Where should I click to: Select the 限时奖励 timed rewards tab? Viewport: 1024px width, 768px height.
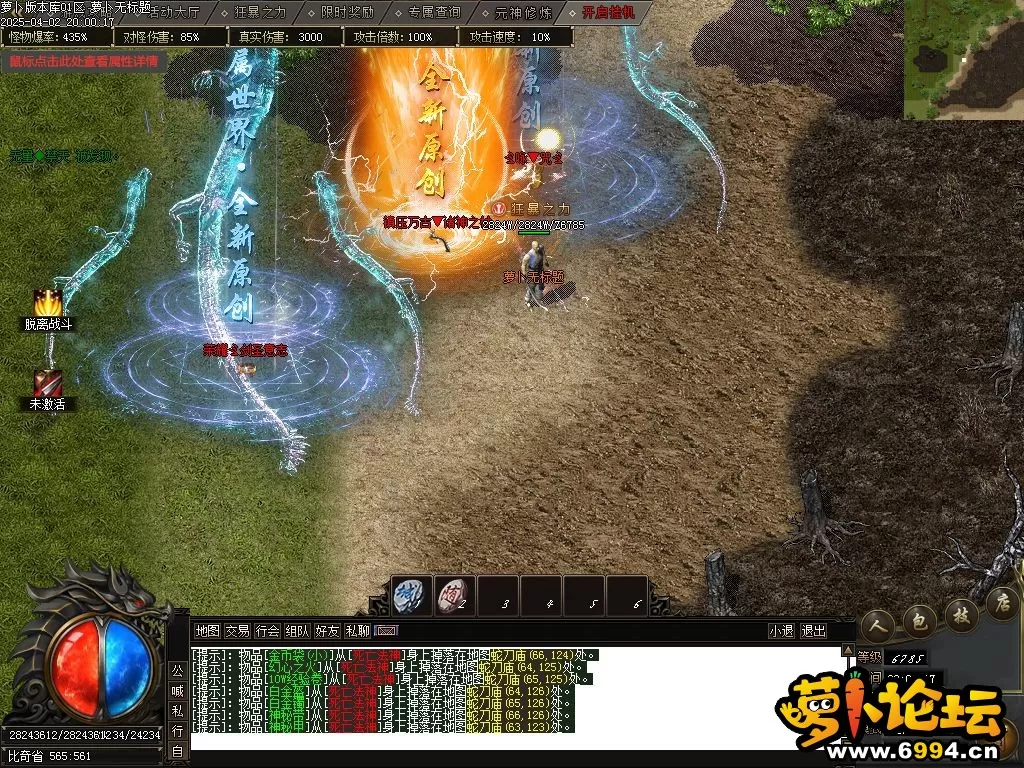(346, 12)
